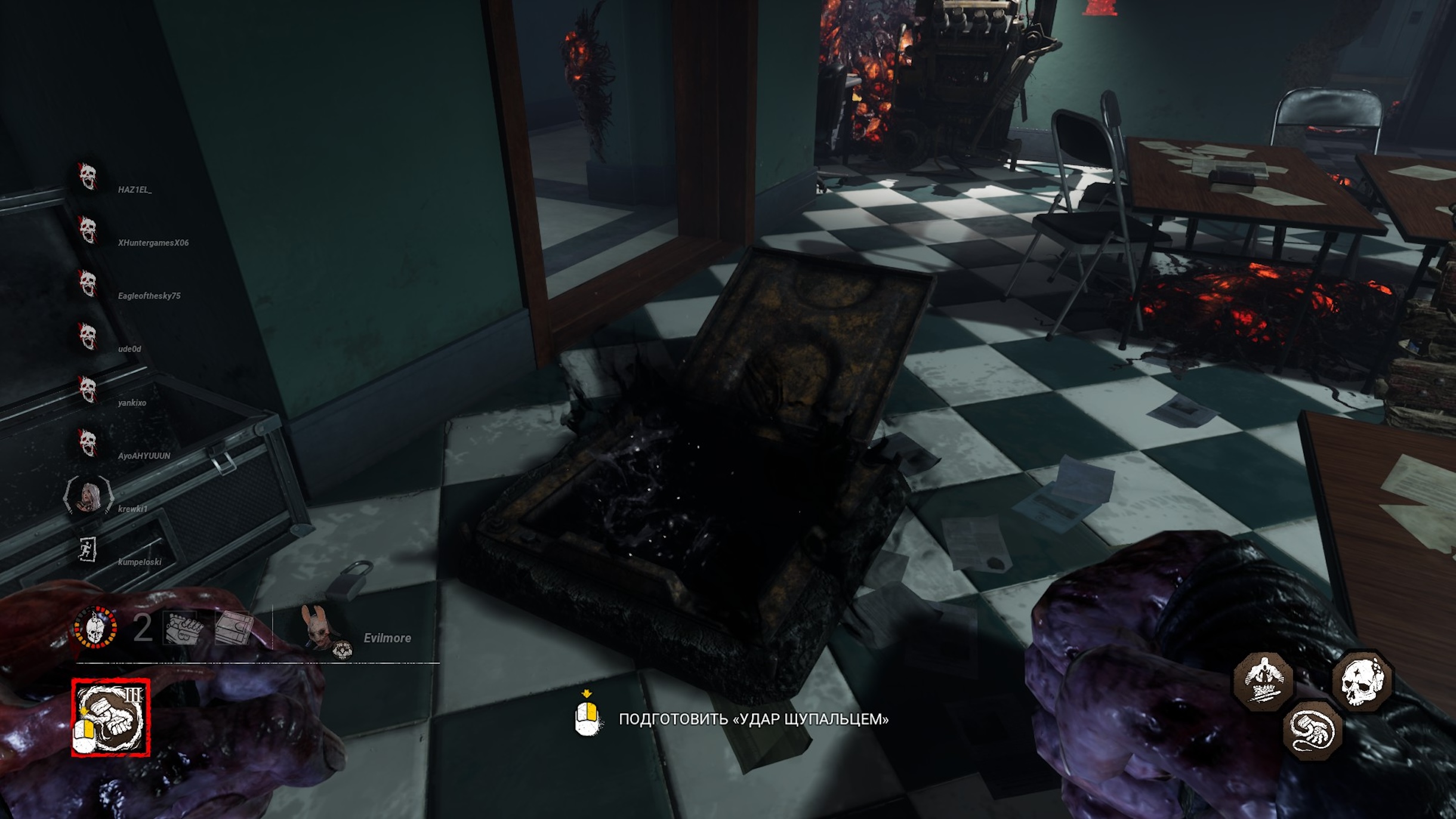Select the box-shaped add-on slot
1456x819 pixels.
(233, 628)
